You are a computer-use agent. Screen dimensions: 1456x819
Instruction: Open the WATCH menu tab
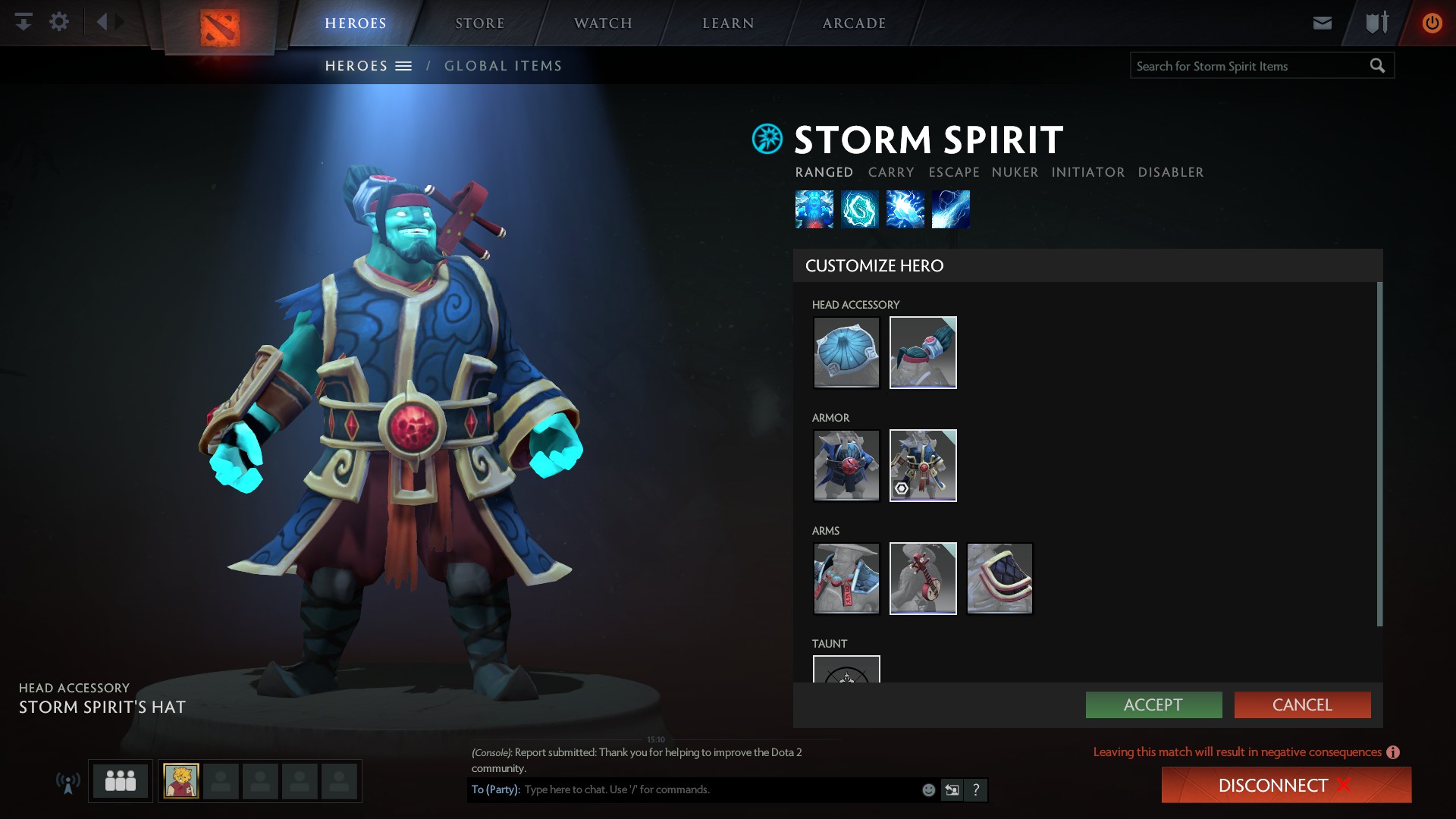[x=602, y=23]
